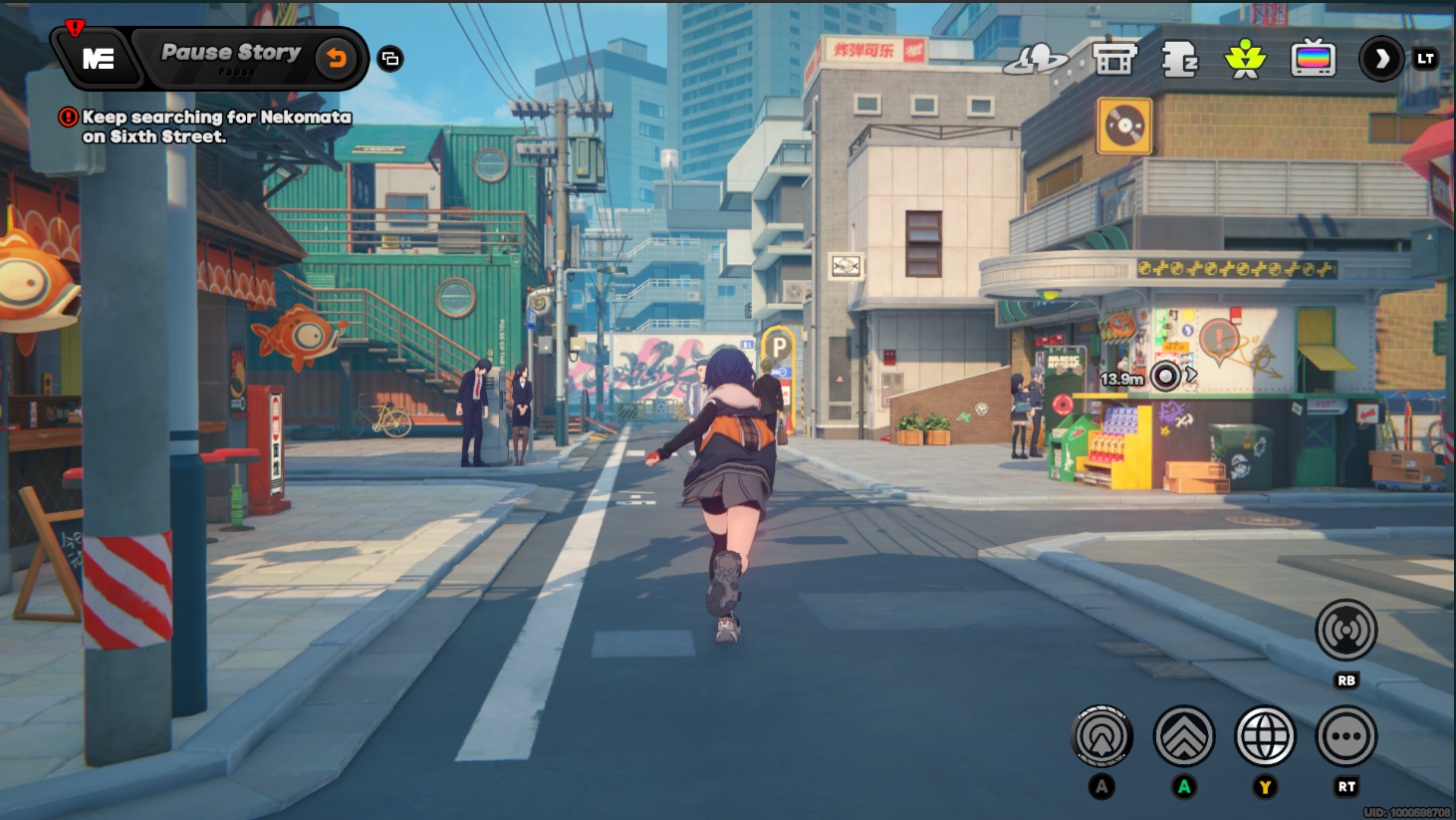Select the vinyl record shop marker
The height and width of the screenshot is (820, 1456).
tap(1124, 126)
